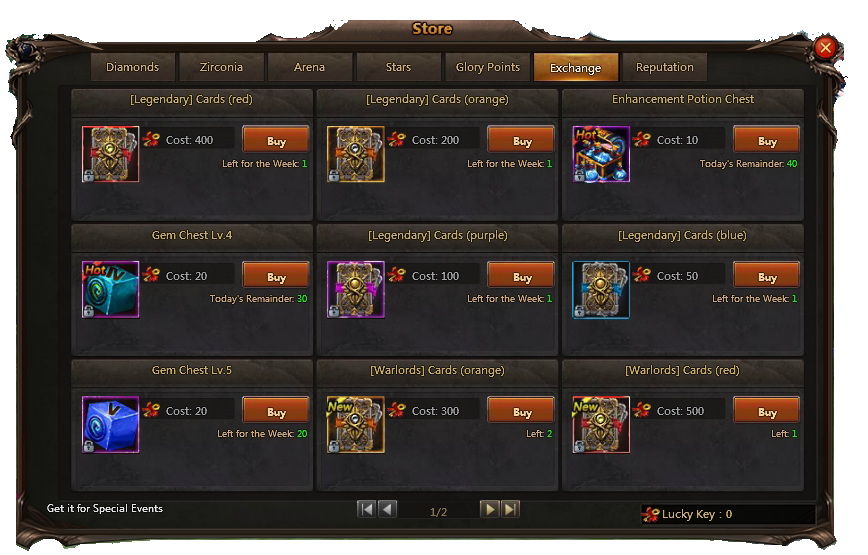Open the Reputation tab

pyautogui.click(x=664, y=67)
